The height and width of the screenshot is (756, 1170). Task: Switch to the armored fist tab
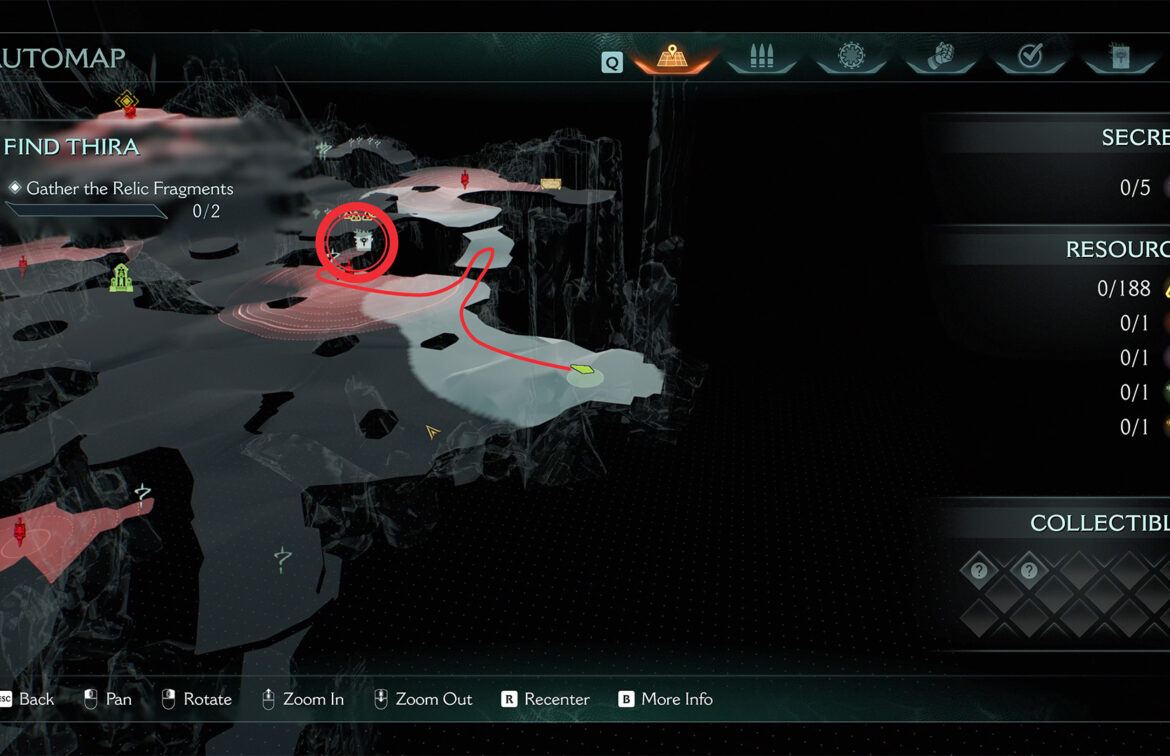[x=941, y=57]
